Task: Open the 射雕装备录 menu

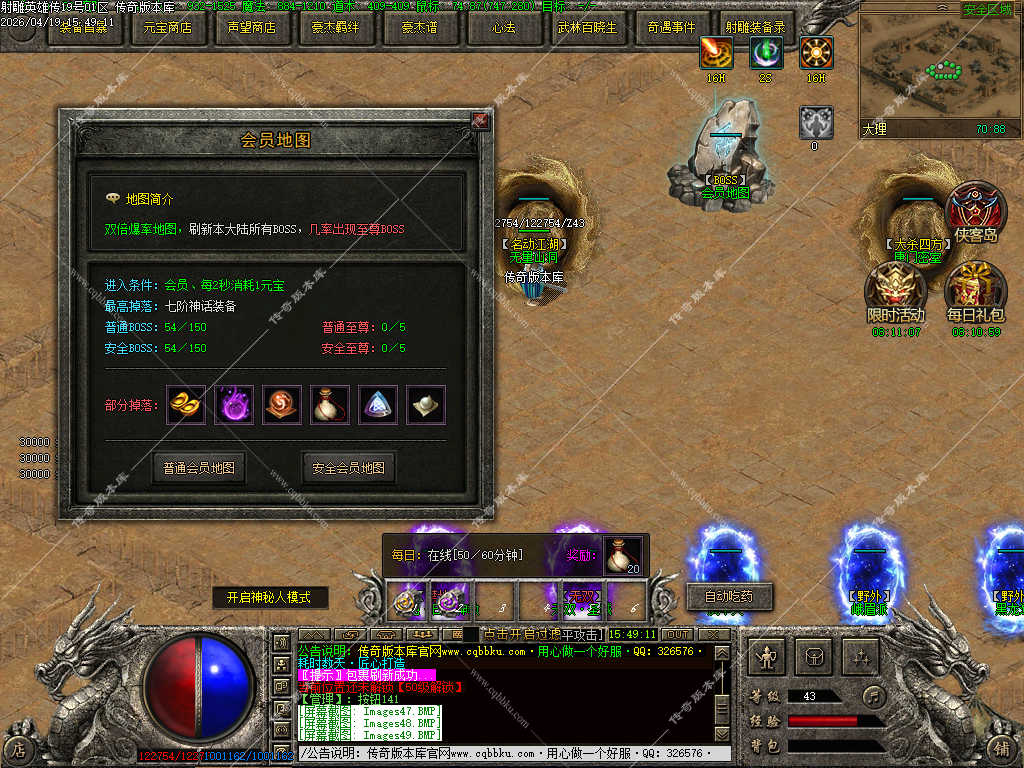Action: point(756,28)
